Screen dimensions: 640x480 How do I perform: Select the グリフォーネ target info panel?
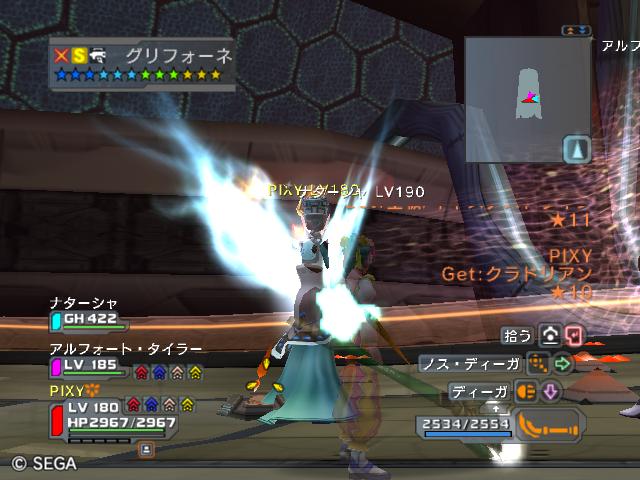143,65
